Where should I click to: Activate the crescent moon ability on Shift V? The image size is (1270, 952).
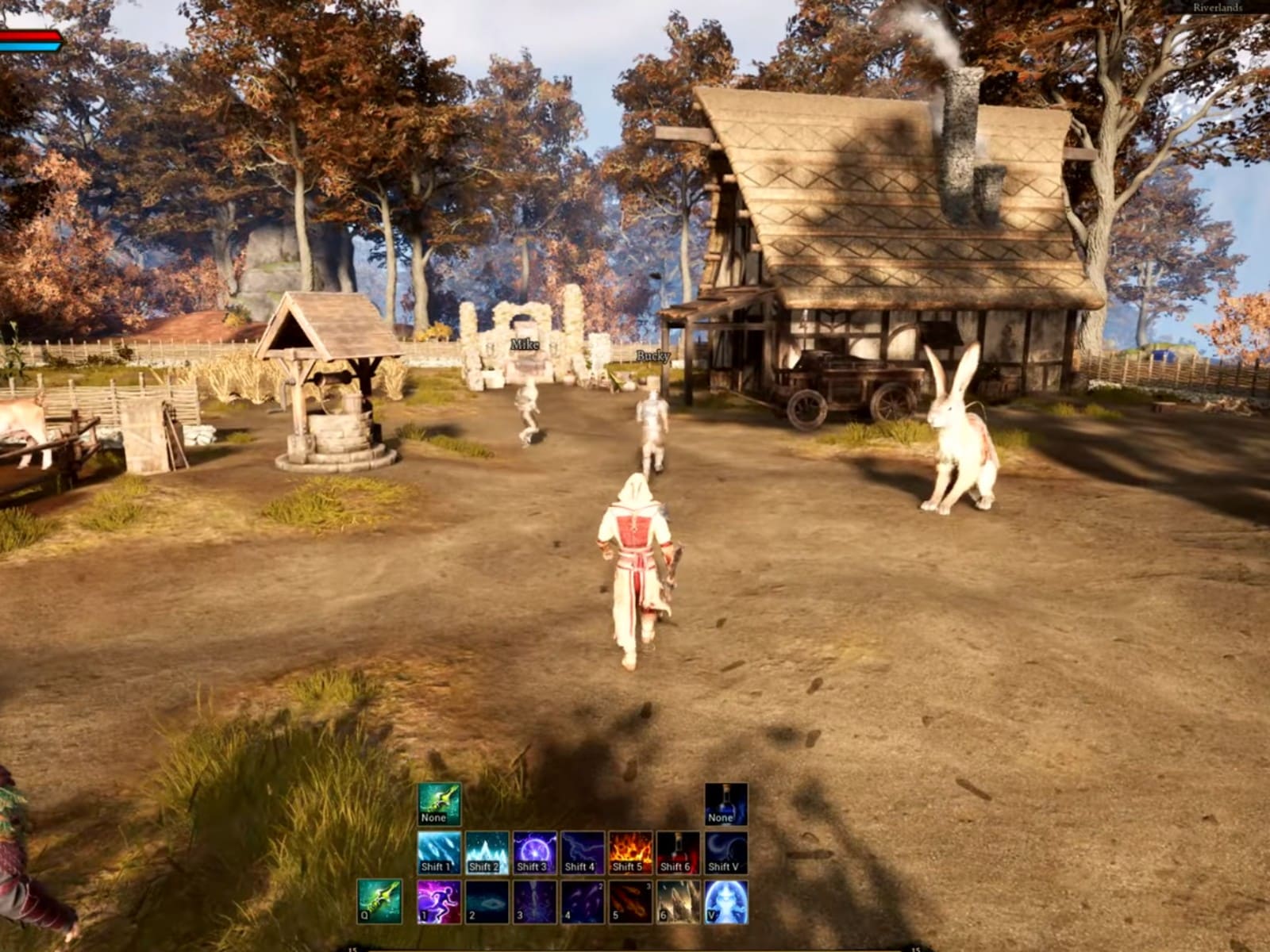pos(725,853)
